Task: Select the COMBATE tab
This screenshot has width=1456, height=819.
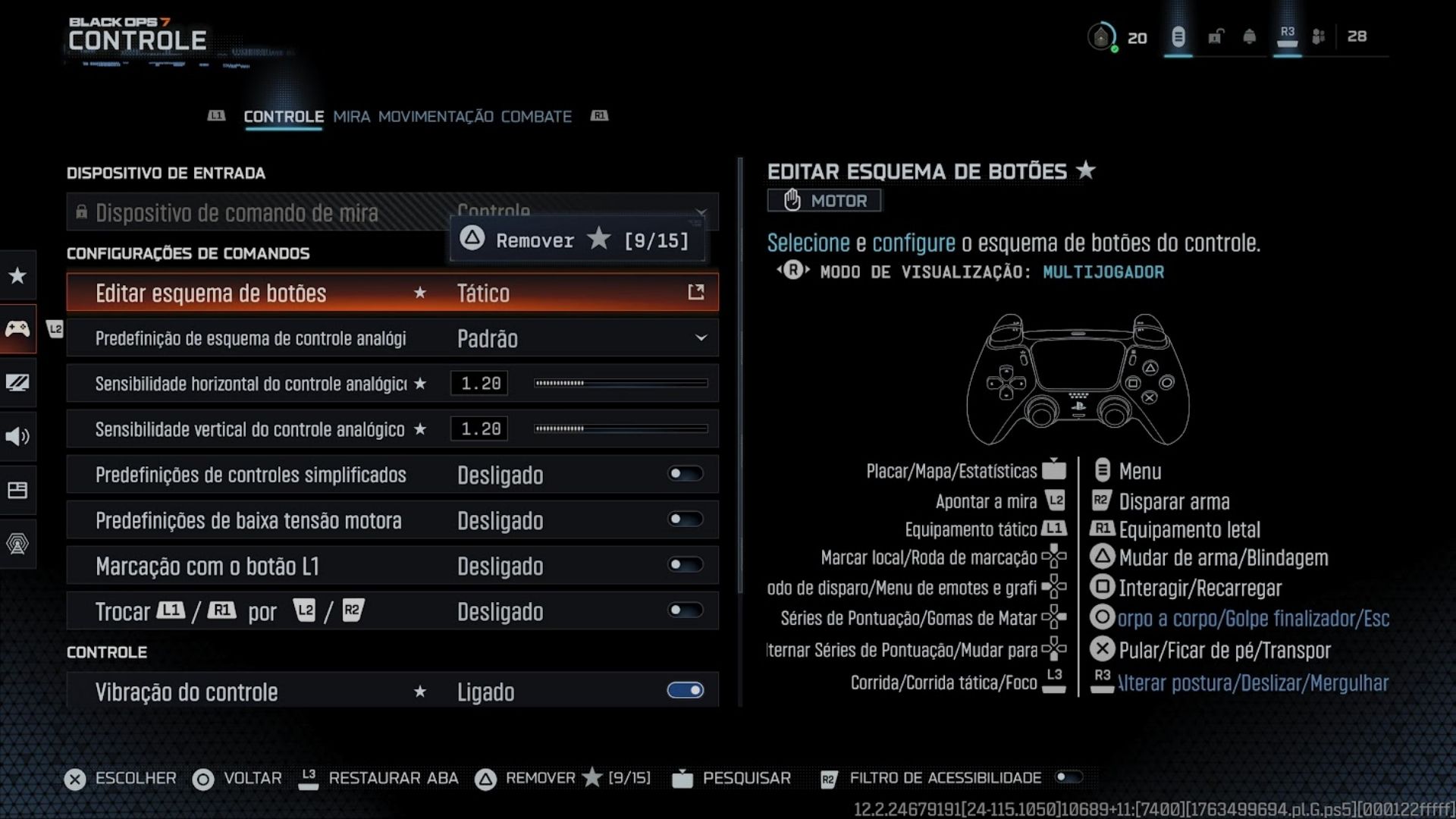Action: (x=536, y=117)
